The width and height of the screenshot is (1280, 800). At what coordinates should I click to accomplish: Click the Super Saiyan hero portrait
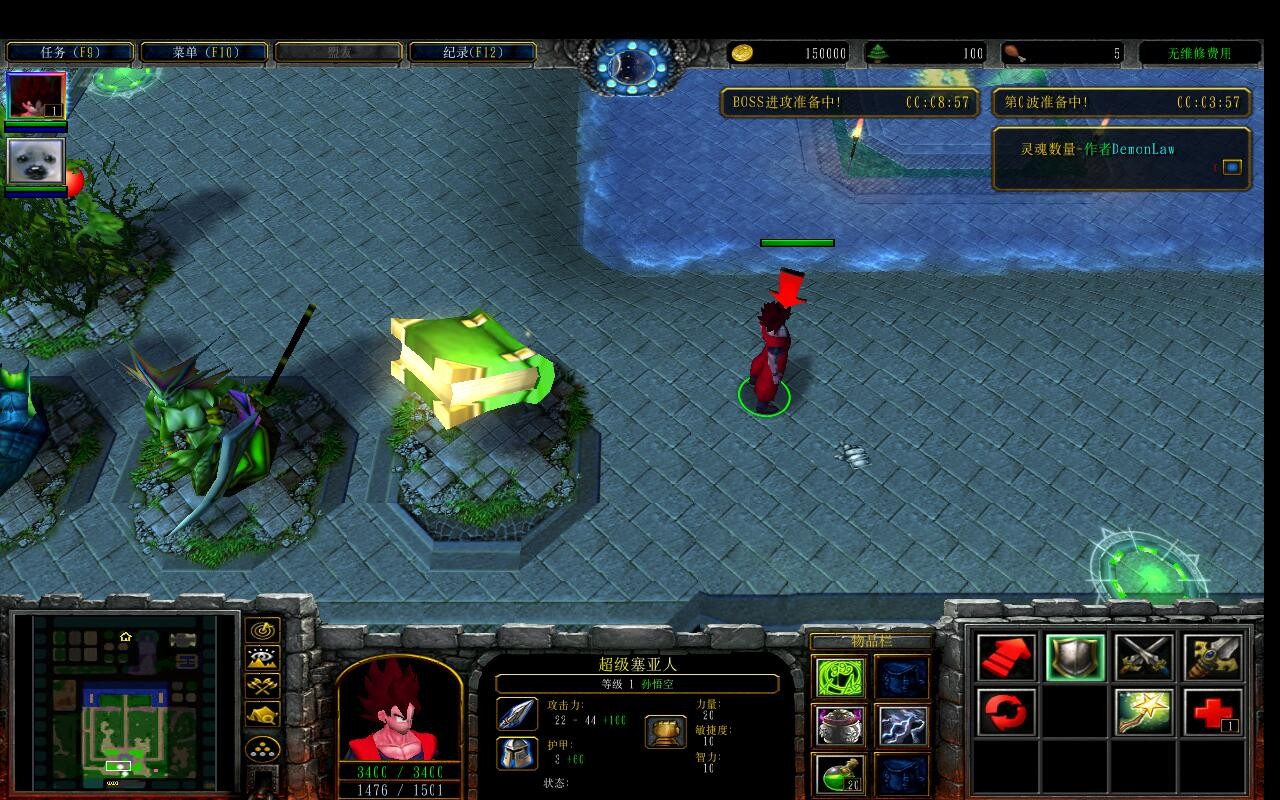click(x=399, y=712)
